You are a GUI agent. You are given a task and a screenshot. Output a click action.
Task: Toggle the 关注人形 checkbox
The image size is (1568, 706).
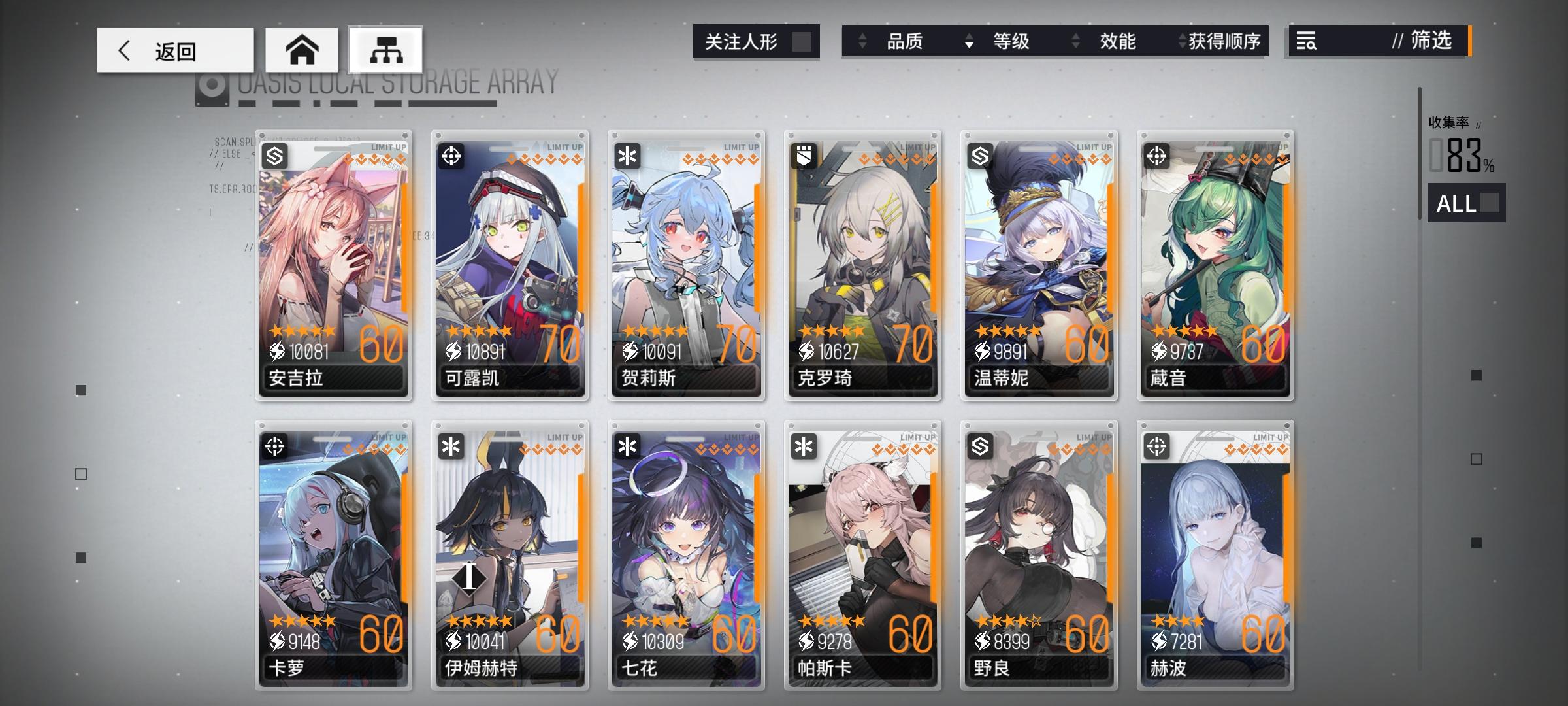pyautogui.click(x=801, y=41)
